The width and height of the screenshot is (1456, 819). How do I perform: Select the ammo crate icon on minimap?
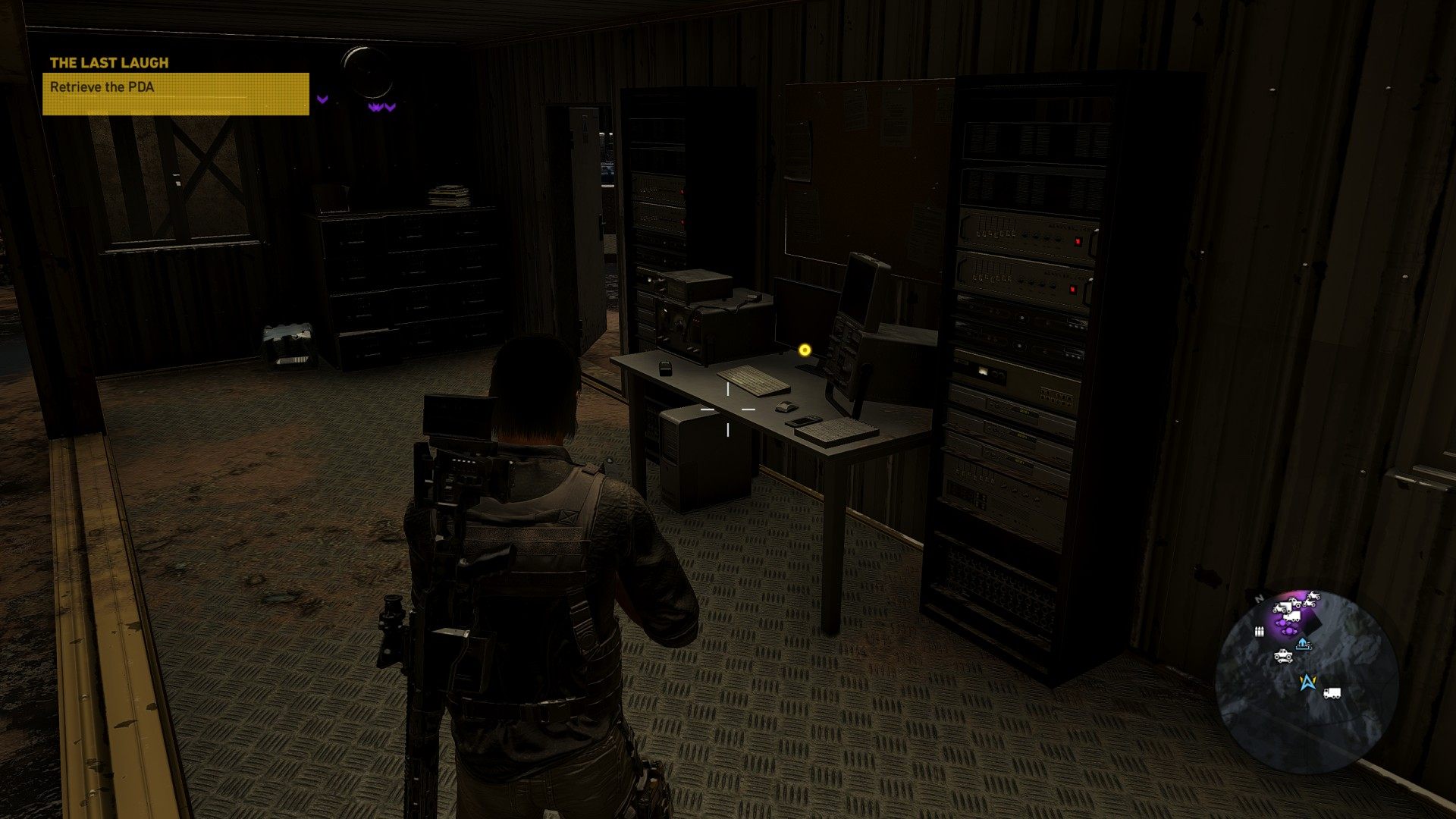coord(1259,631)
